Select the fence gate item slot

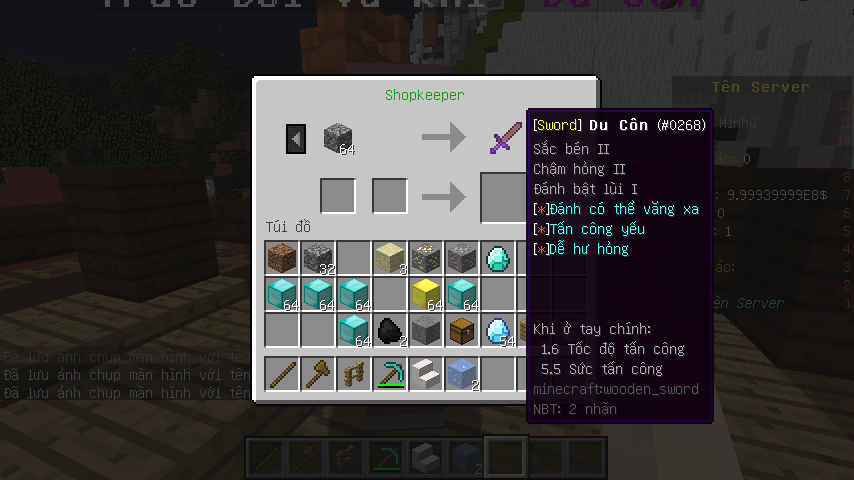click(355, 374)
